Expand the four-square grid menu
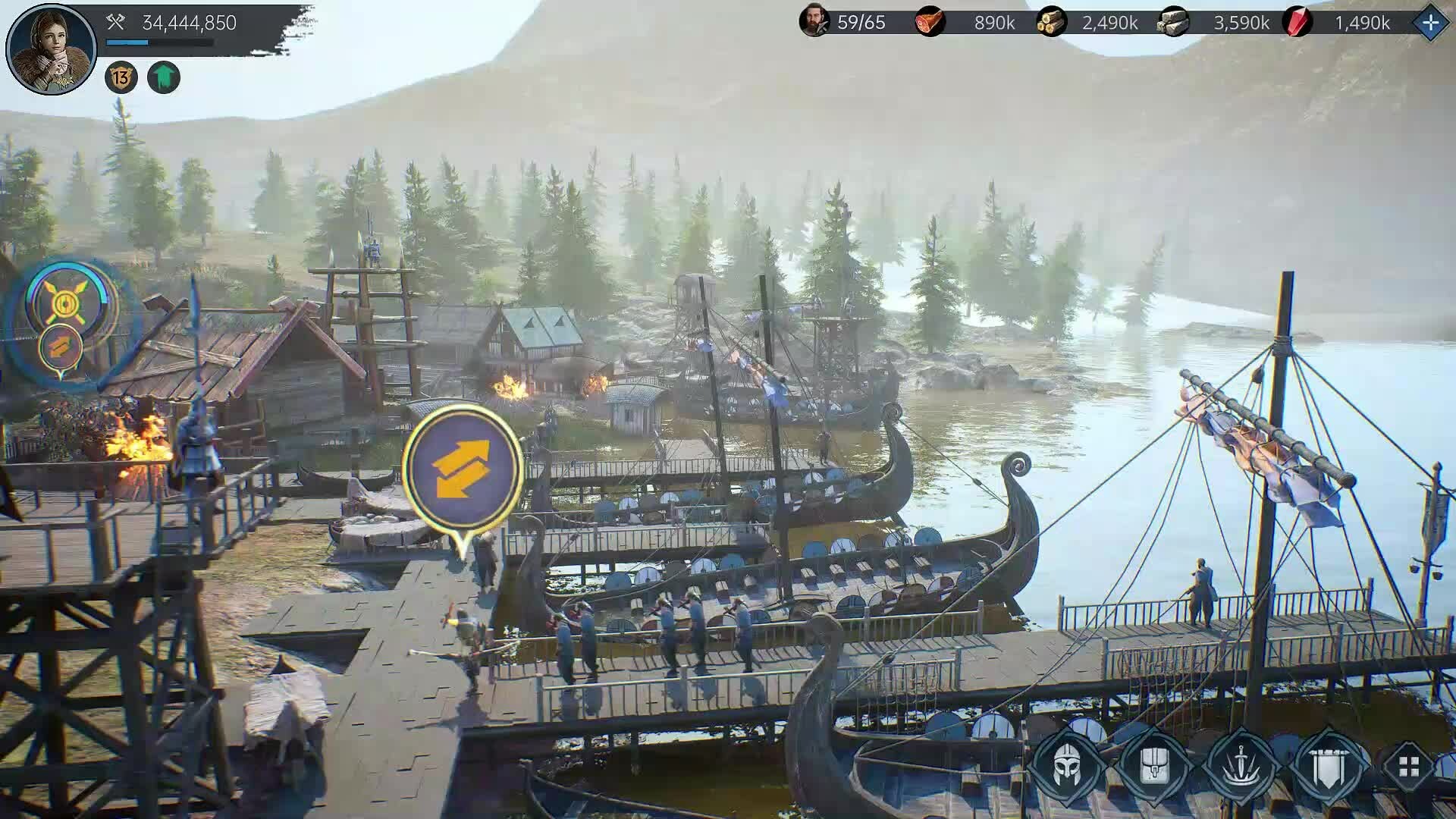This screenshot has width=1456, height=819. tap(1409, 767)
